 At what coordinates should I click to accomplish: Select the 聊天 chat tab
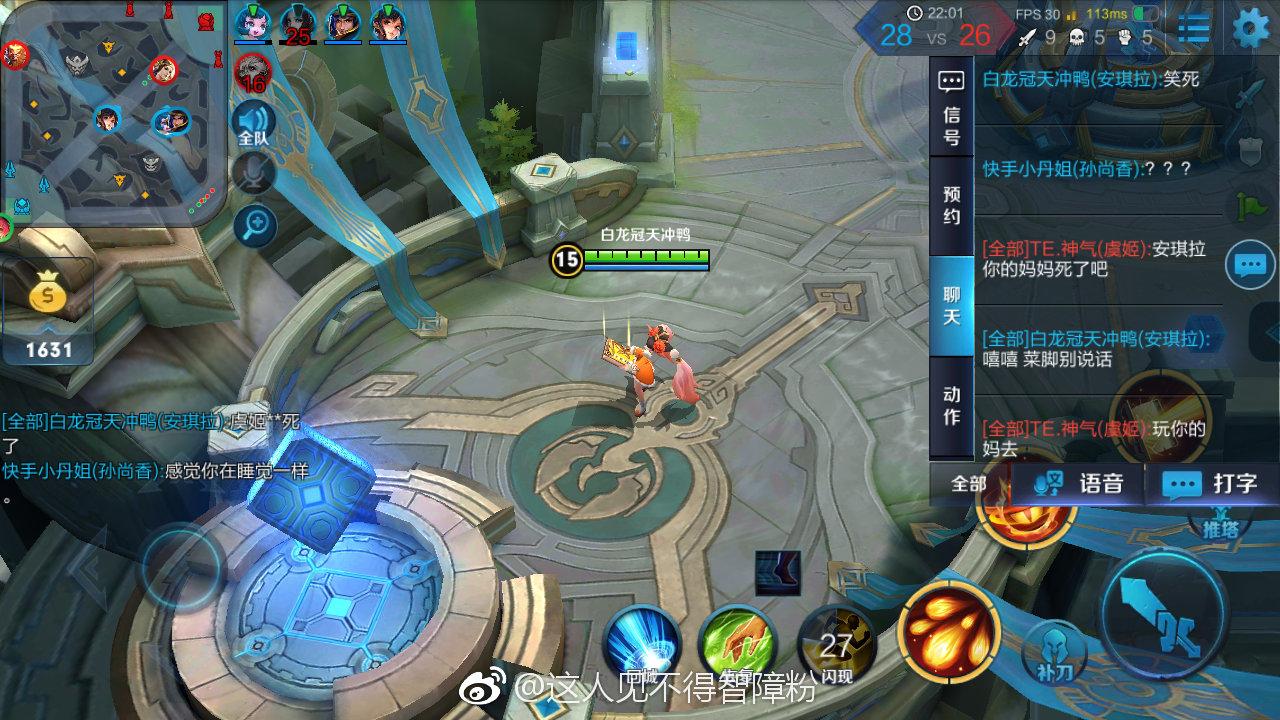[951, 305]
